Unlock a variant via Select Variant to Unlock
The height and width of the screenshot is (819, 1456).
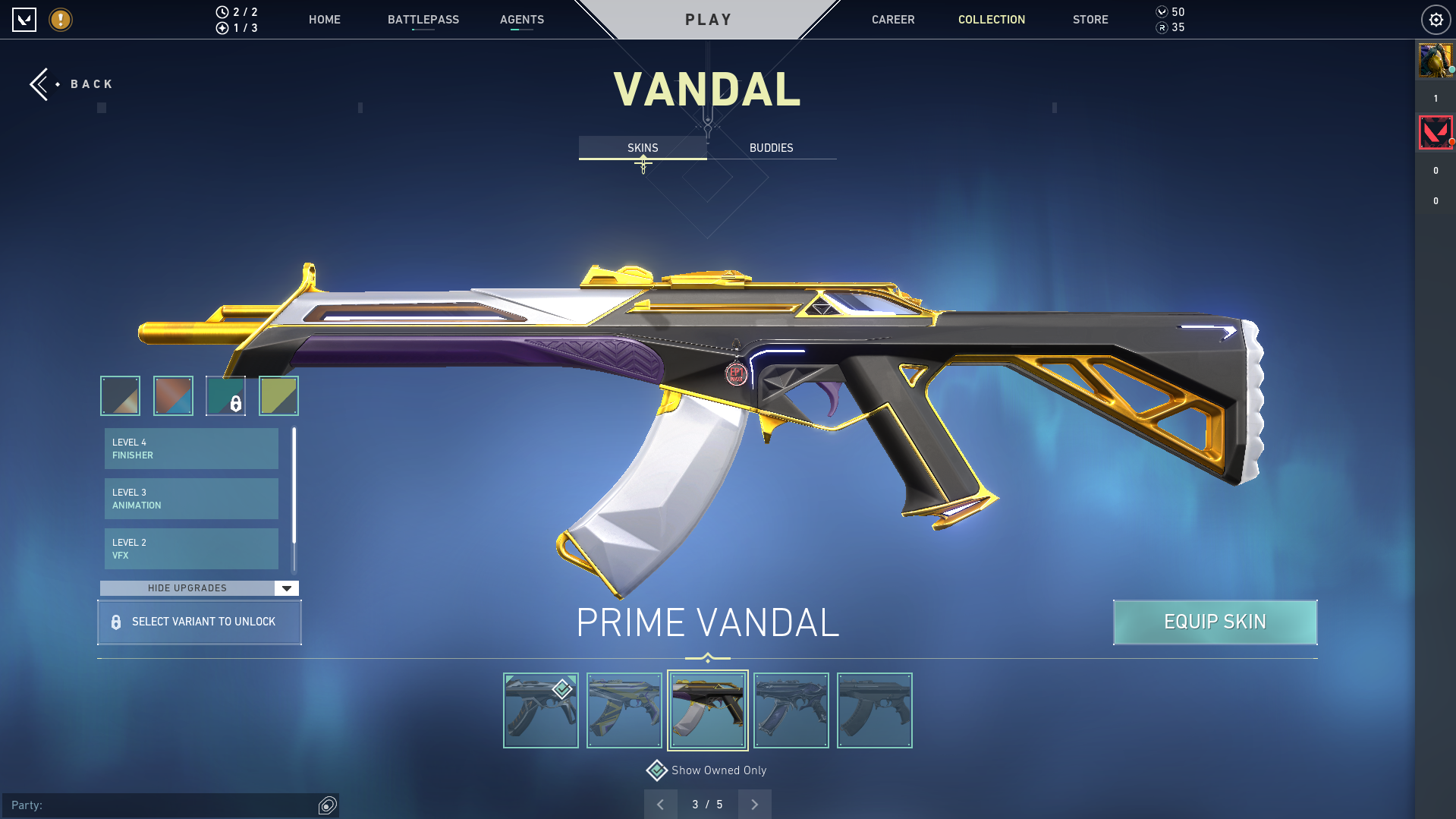click(x=200, y=622)
